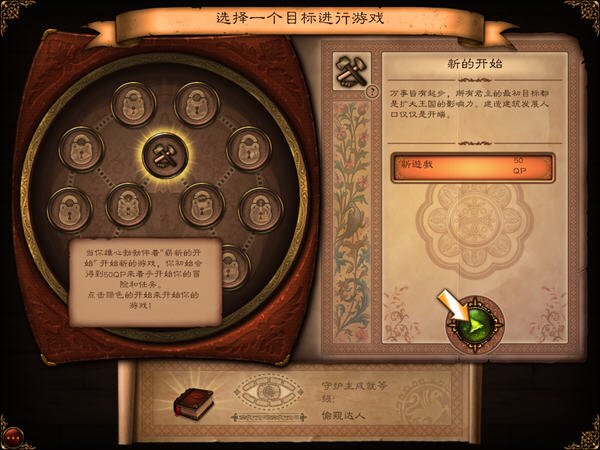Screen dimensions: 600x450
Task: Open the red book on the scroll
Action: point(190,403)
